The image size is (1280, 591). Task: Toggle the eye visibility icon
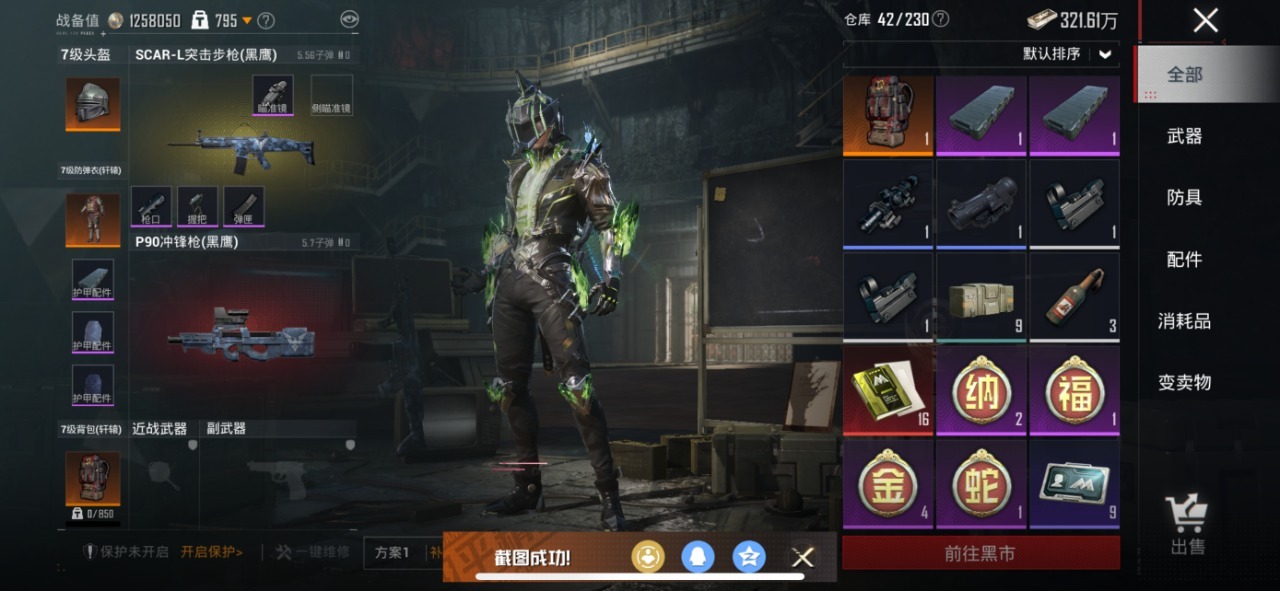coord(348,19)
